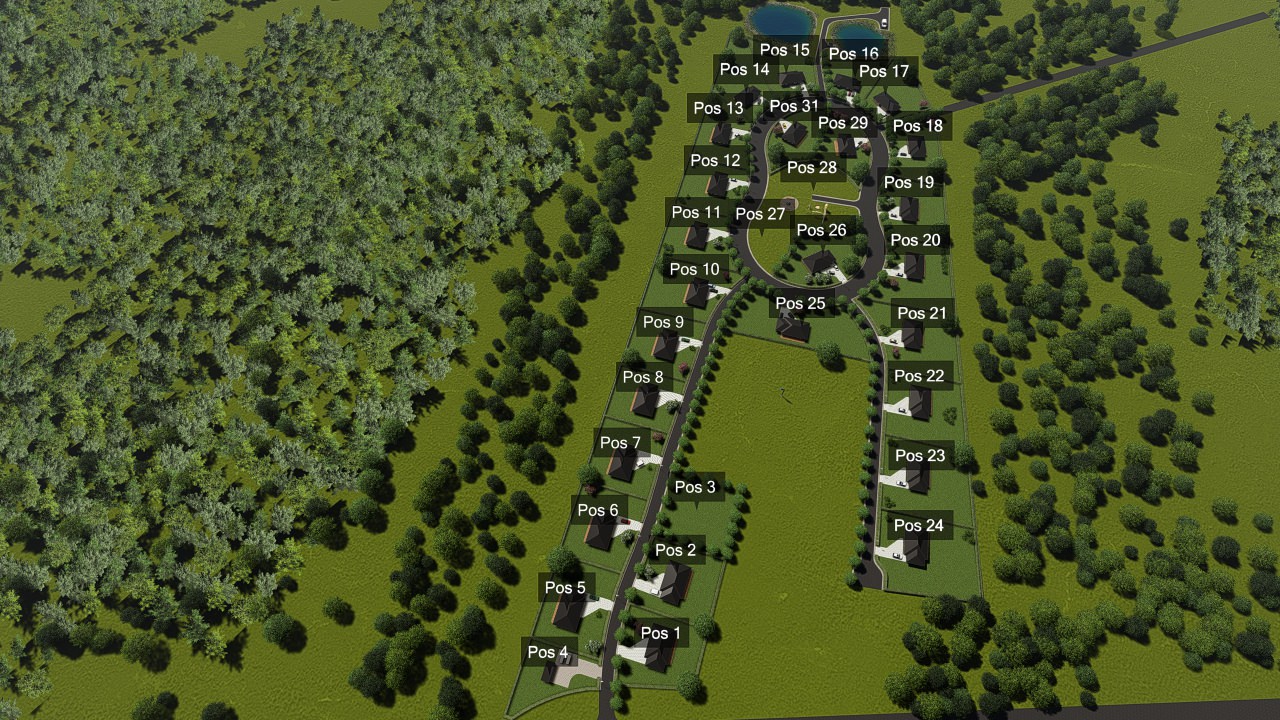Click the Pos 9 label
The image size is (1280, 720).
(664, 322)
